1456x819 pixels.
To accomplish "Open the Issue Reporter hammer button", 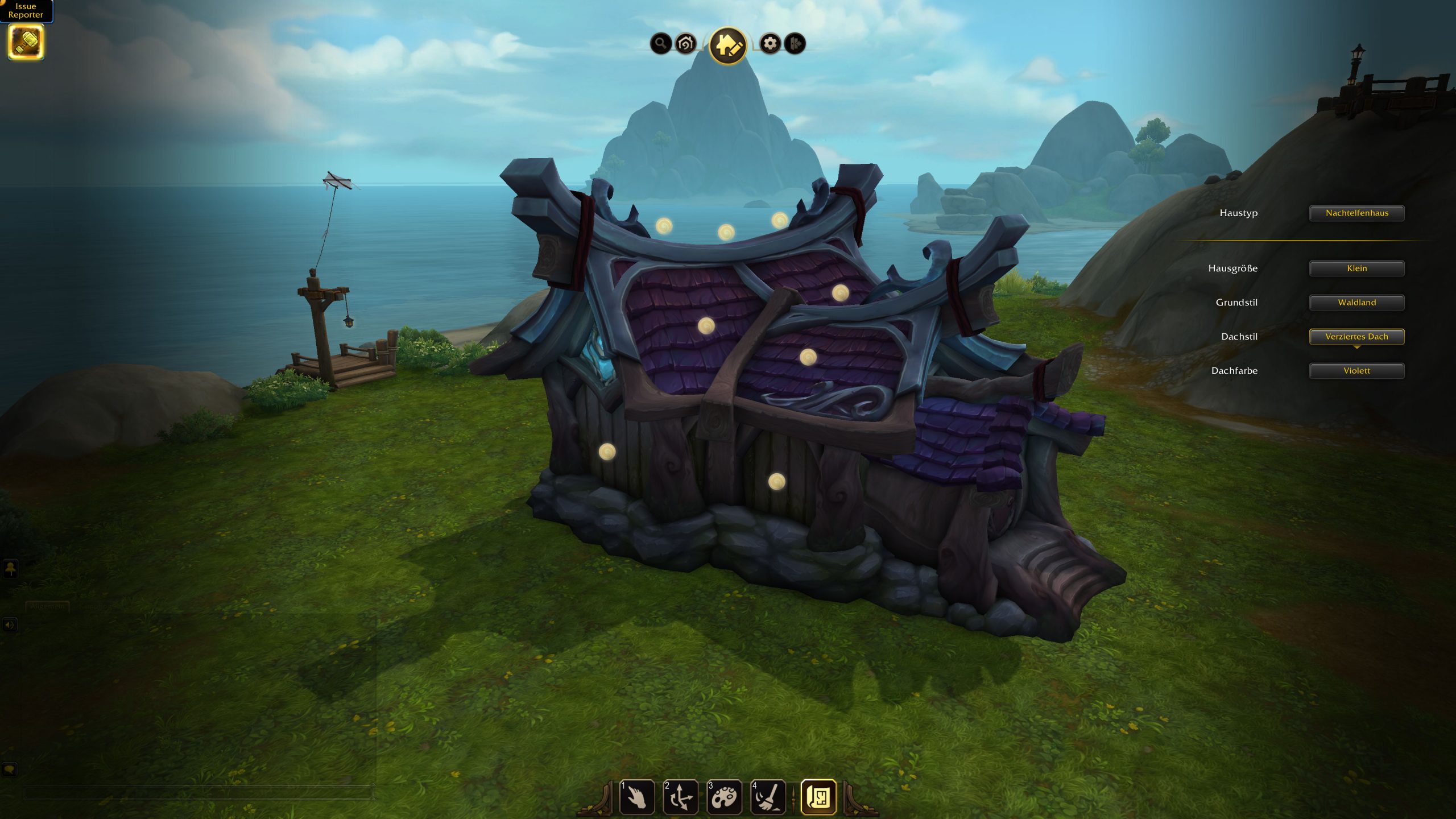I will pos(26,42).
